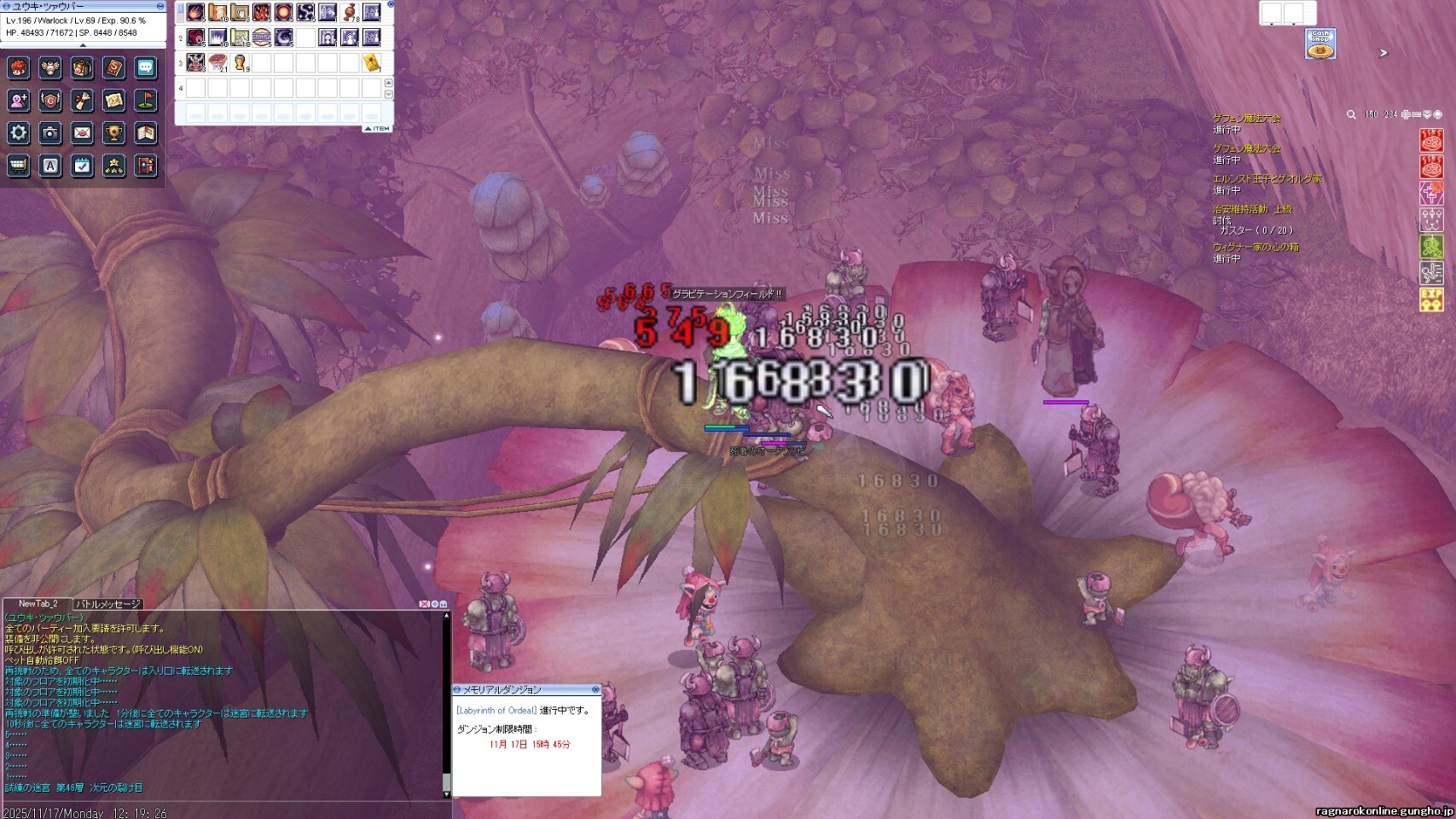This screenshot has height=819, width=1456.
Task: Click the ITEM toggle under the hotbar
Action: click(x=377, y=129)
